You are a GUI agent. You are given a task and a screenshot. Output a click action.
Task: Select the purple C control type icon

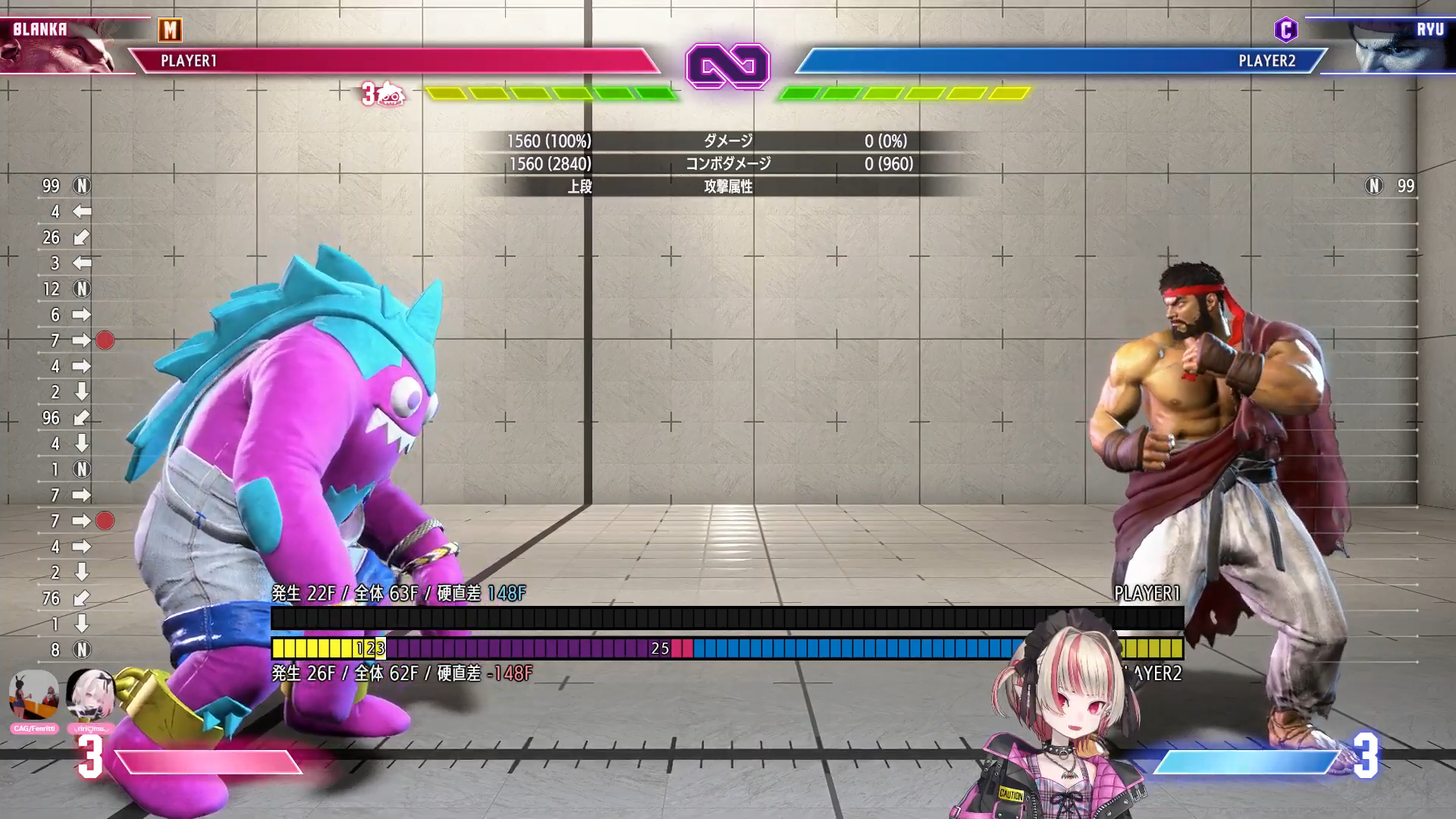pyautogui.click(x=1285, y=30)
